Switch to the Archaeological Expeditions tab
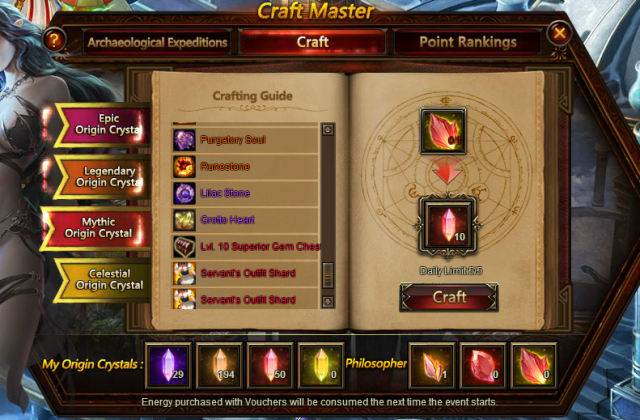Viewport: 640px width, 420px height. 158,42
